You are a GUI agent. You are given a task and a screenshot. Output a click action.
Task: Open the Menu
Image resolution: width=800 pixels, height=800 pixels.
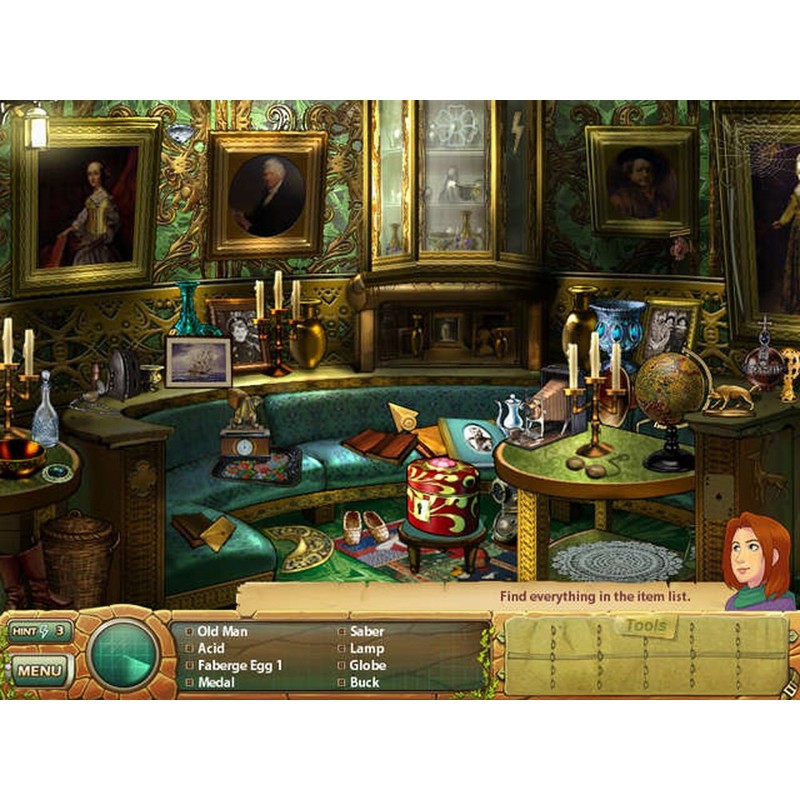point(39,669)
